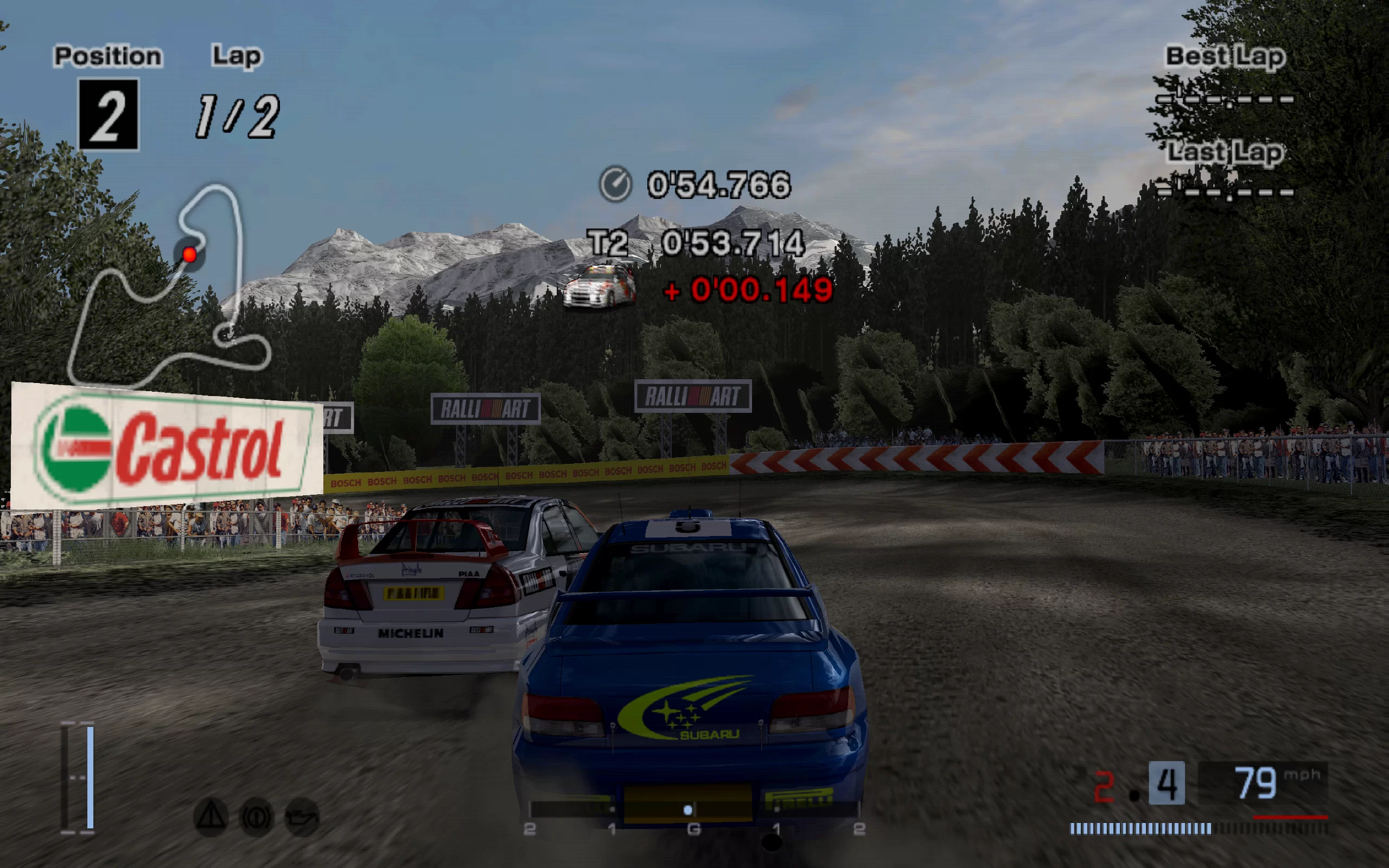This screenshot has width=1389, height=868.
Task: Select the red position marker on the track map
Action: click(189, 254)
